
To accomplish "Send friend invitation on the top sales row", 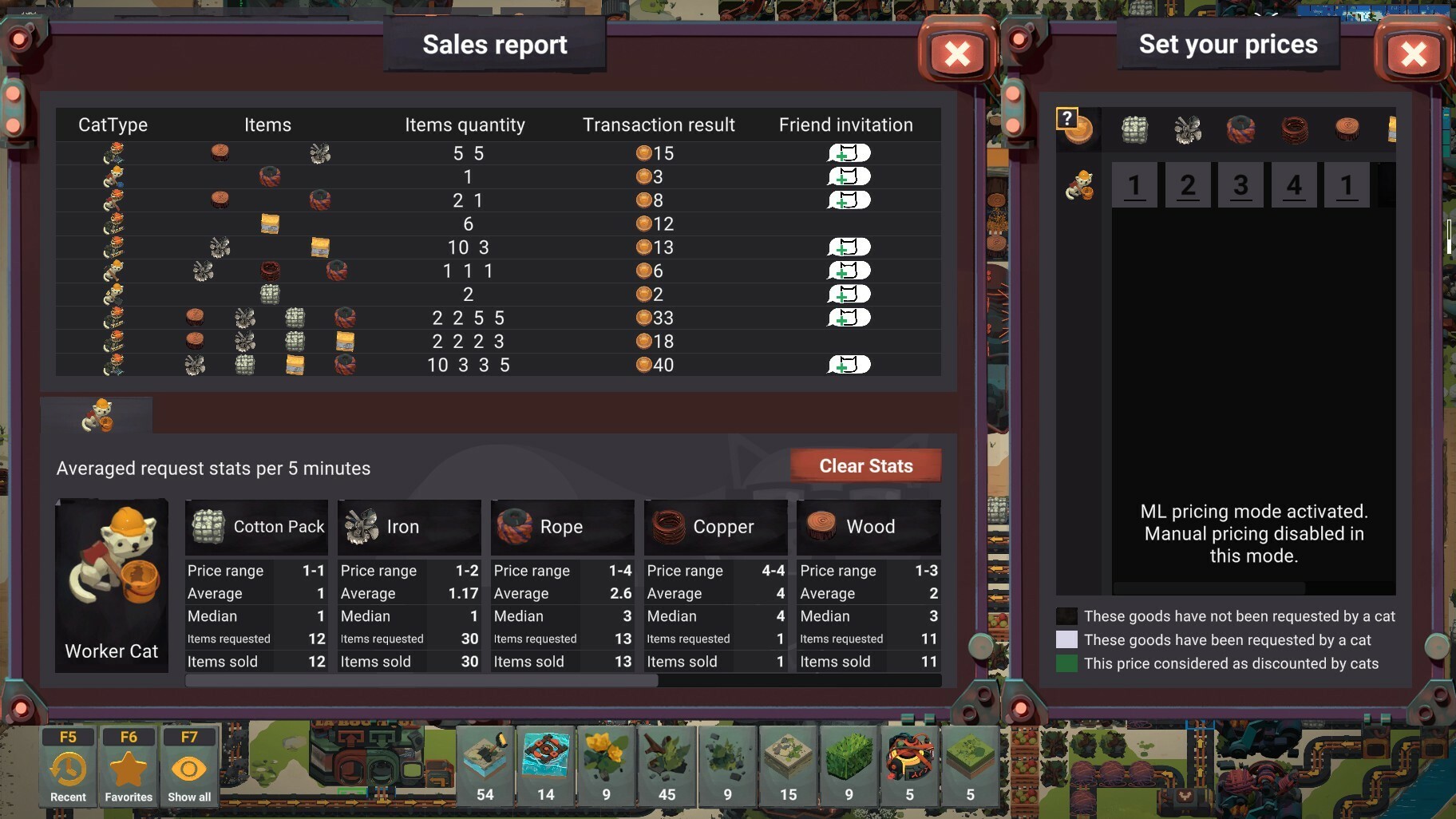I will click(848, 152).
